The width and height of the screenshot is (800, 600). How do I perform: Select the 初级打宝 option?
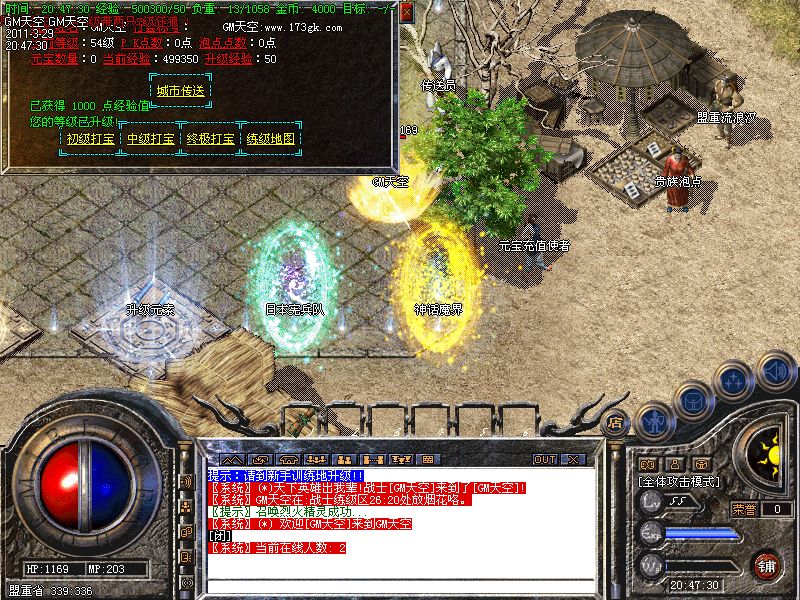(90, 139)
